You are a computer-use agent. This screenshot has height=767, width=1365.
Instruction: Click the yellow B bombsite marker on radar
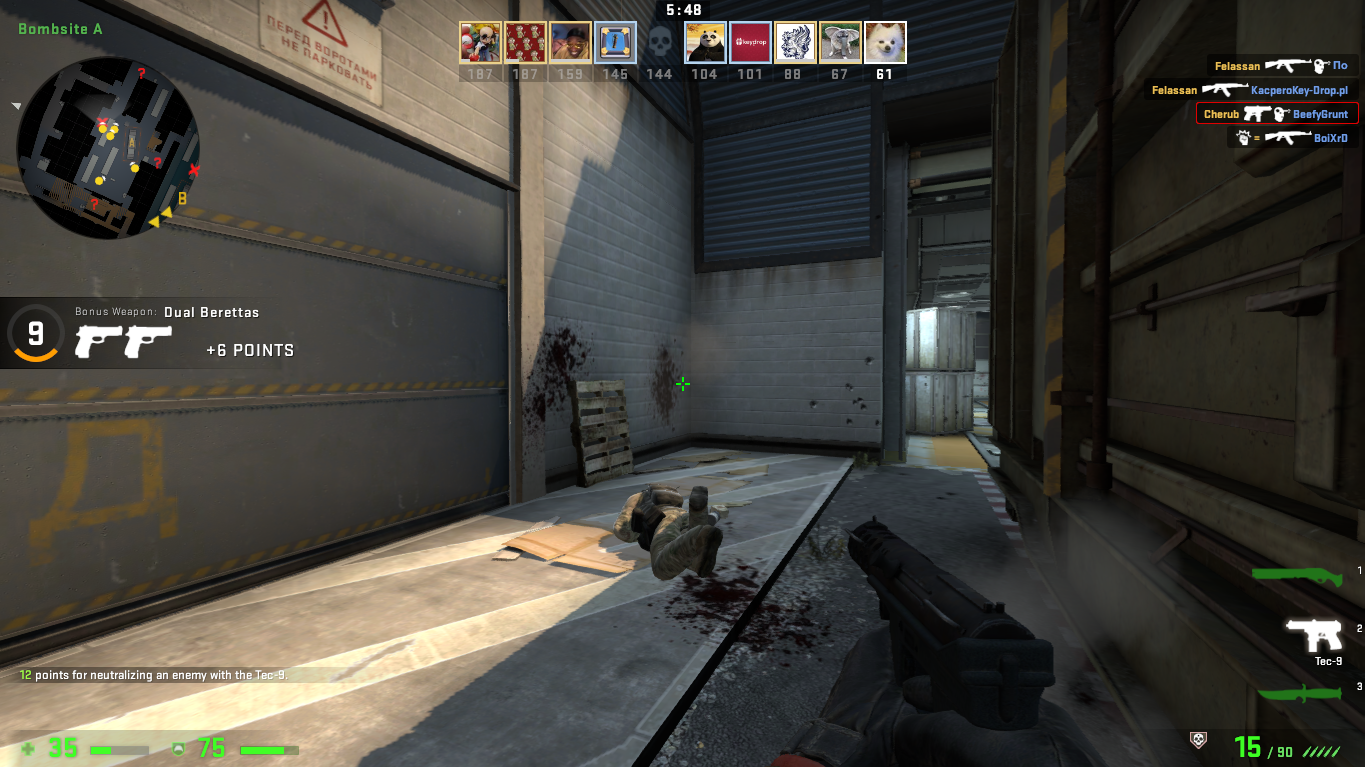(x=182, y=198)
